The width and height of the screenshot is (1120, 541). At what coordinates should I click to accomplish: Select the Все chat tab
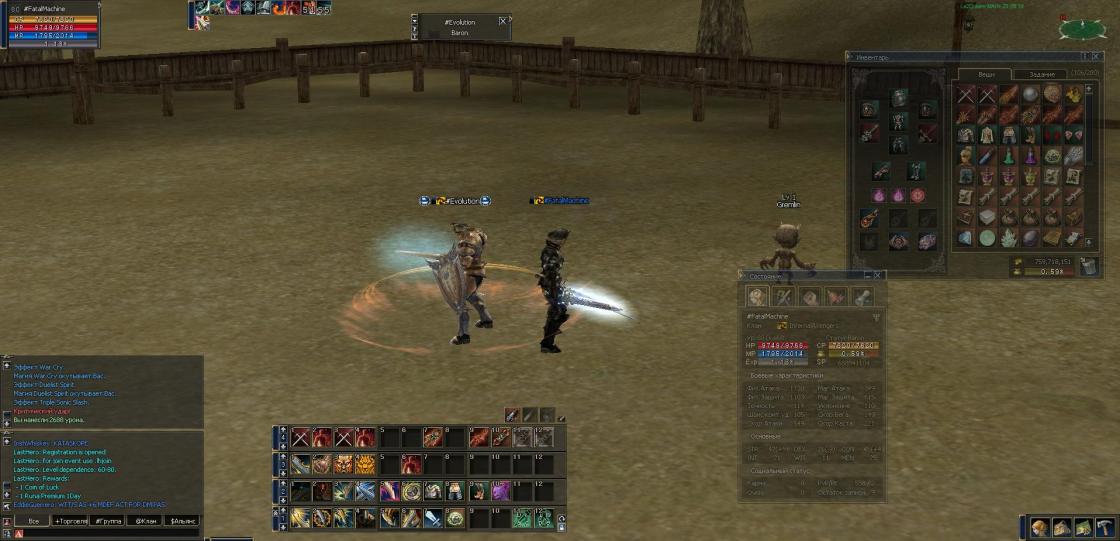[x=33, y=521]
